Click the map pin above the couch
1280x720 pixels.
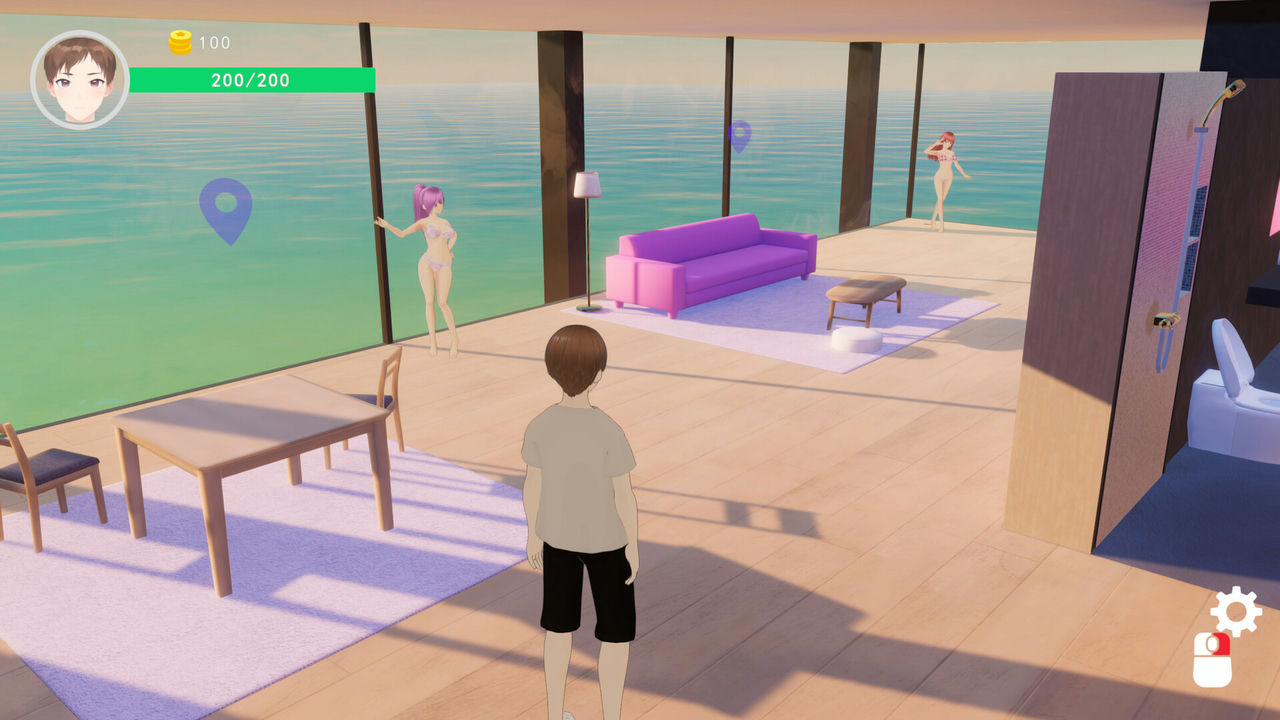point(742,135)
